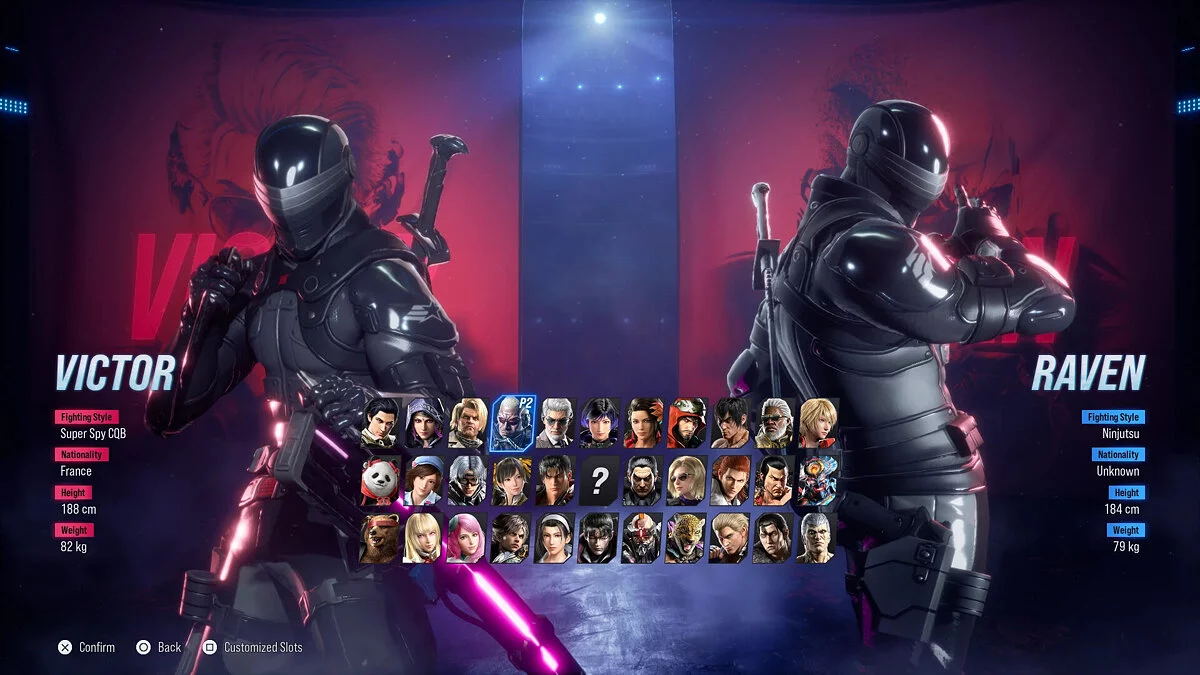Pick the Jack-8 robot portrait
The height and width of the screenshot is (675, 1200).
point(642,538)
